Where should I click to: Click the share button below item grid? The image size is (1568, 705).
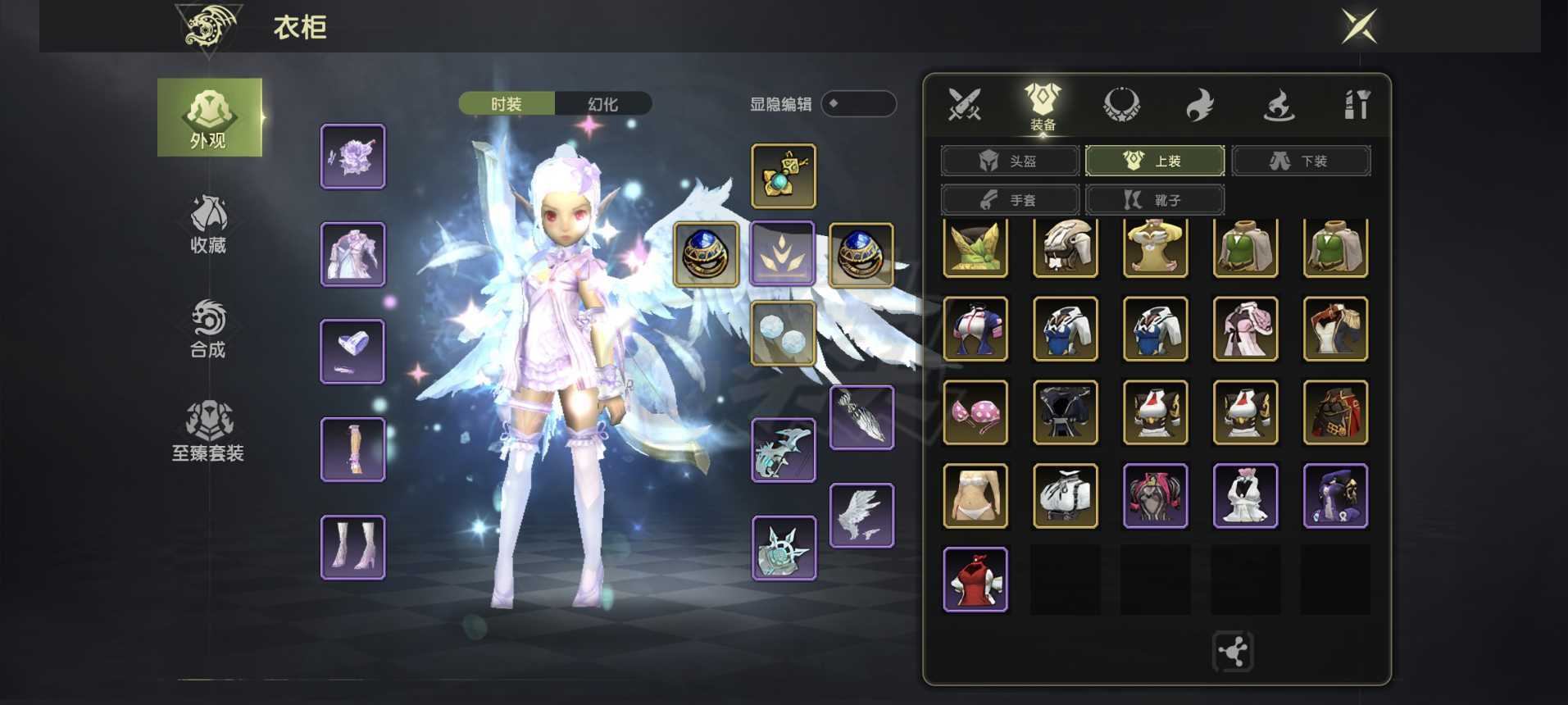click(1232, 652)
